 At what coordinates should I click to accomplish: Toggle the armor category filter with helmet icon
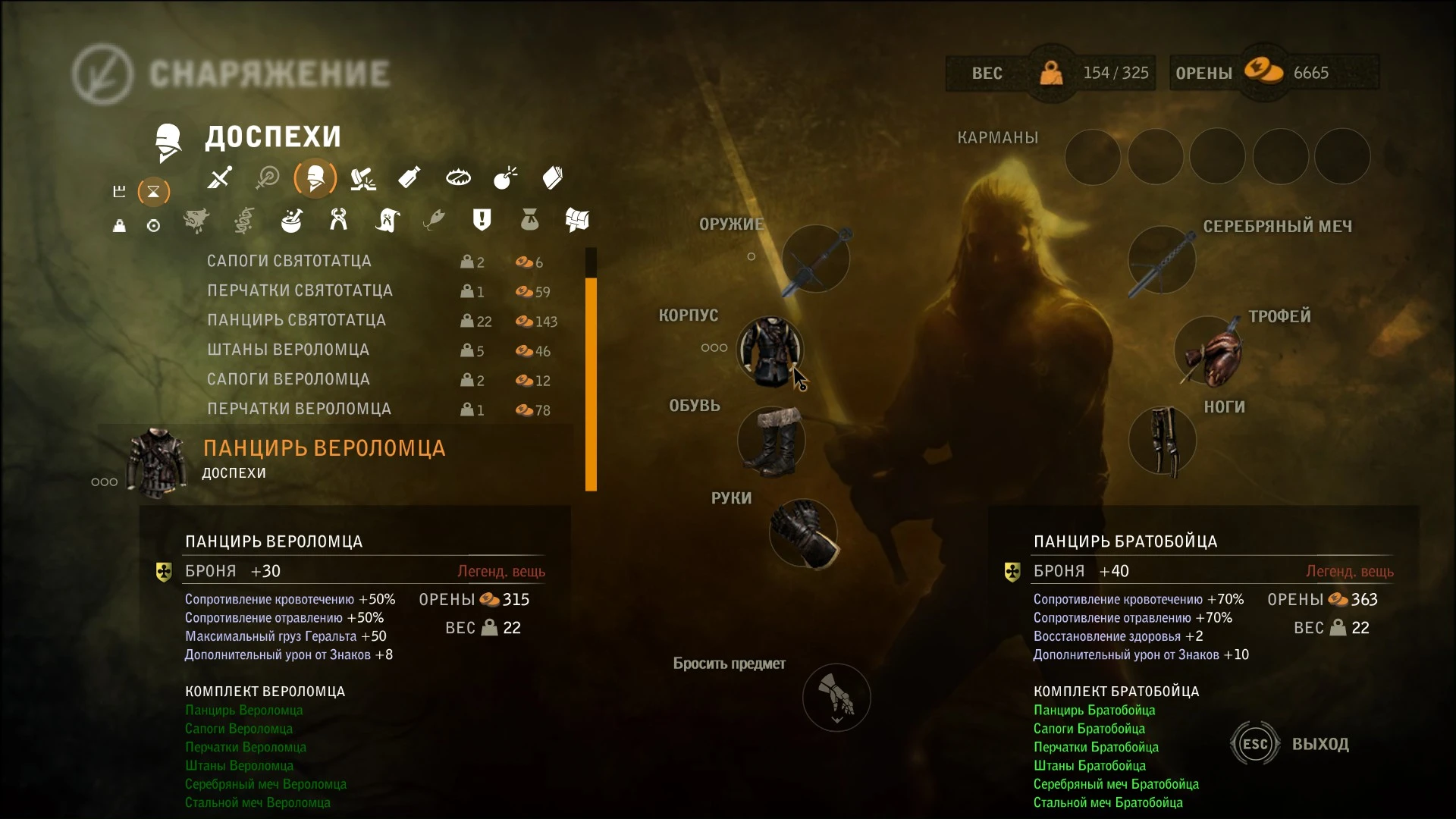tap(315, 178)
